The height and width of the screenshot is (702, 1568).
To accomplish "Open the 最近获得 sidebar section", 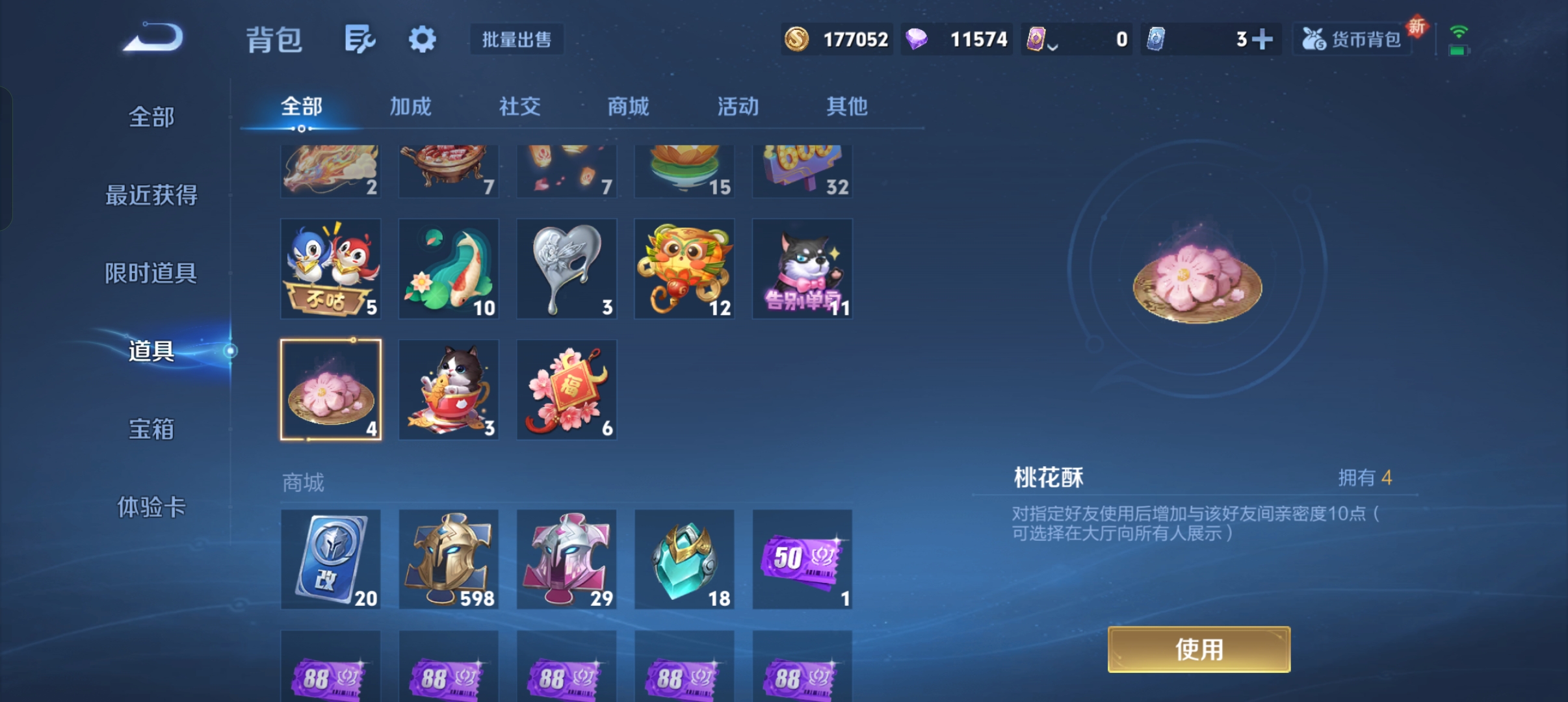I will point(151,195).
